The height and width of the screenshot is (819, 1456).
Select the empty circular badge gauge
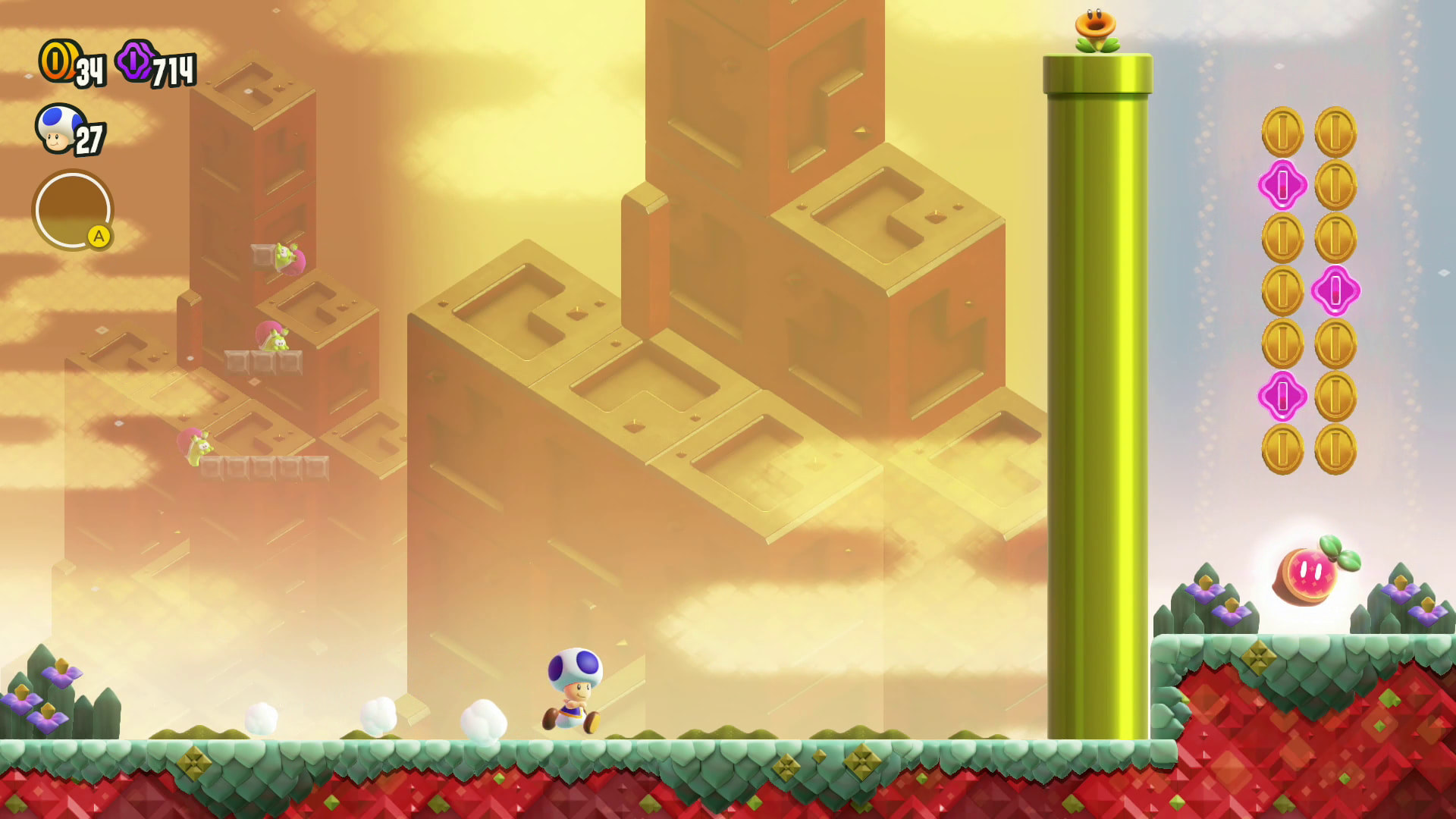73,210
